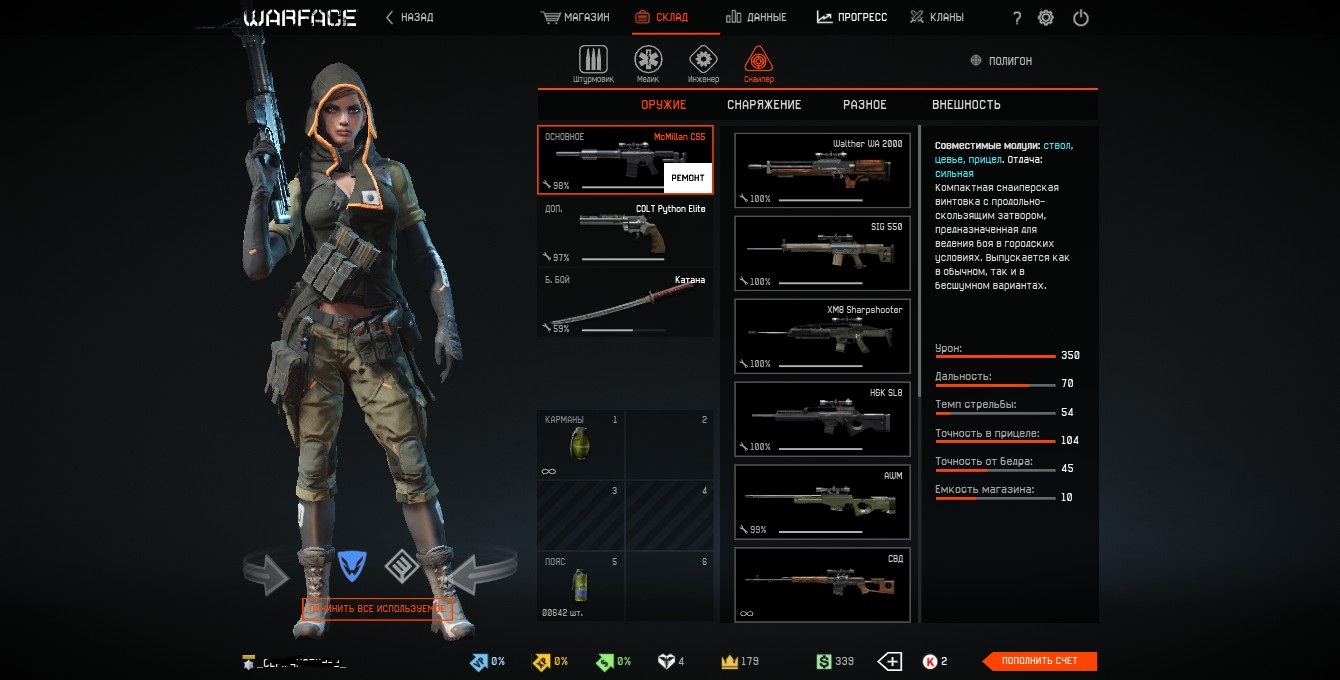The image size is (1340, 680).
Task: Select the COLT Python Elite slot
Action: (x=626, y=233)
